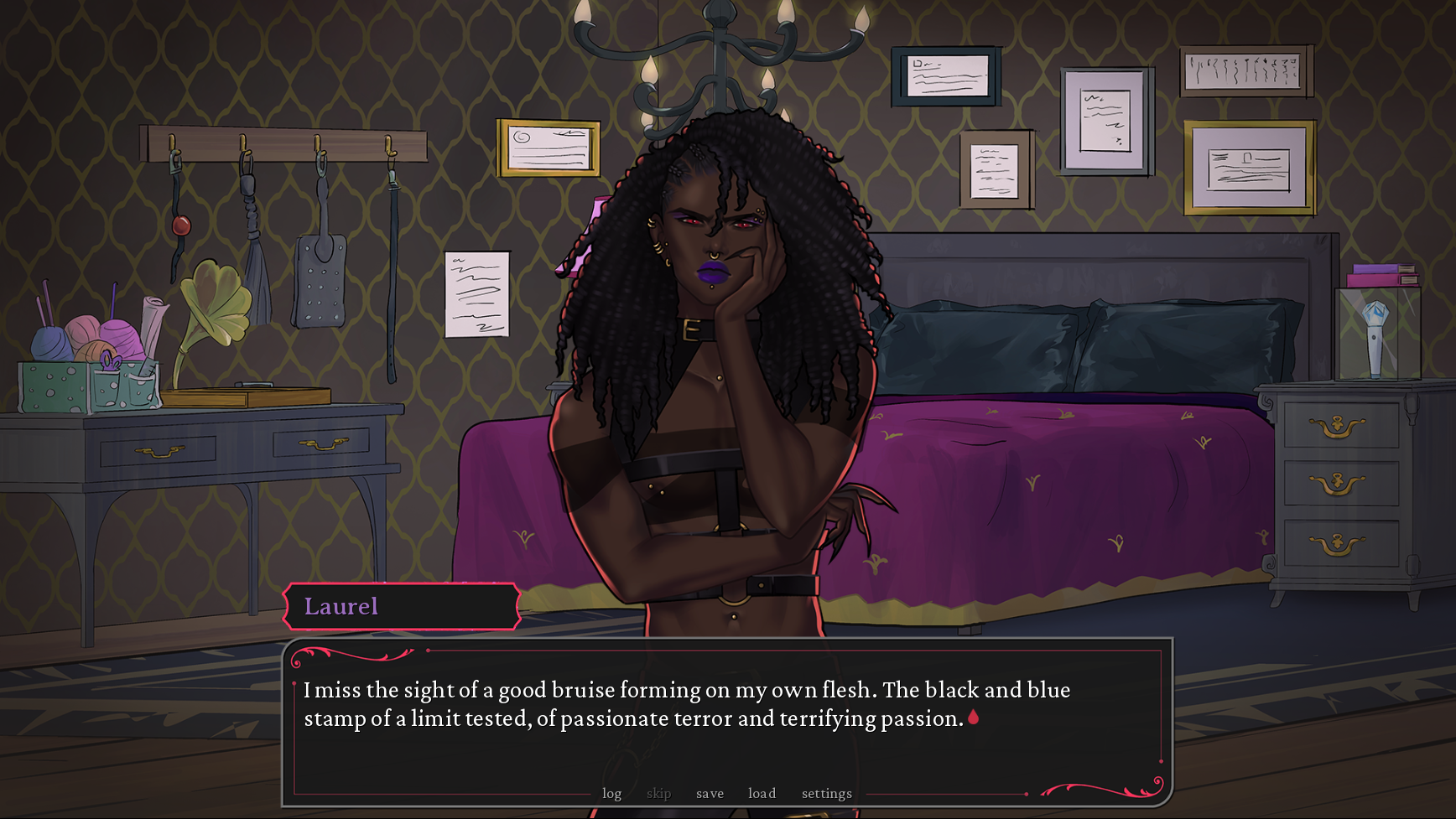
Task: Activate the skip button
Action: (x=658, y=793)
